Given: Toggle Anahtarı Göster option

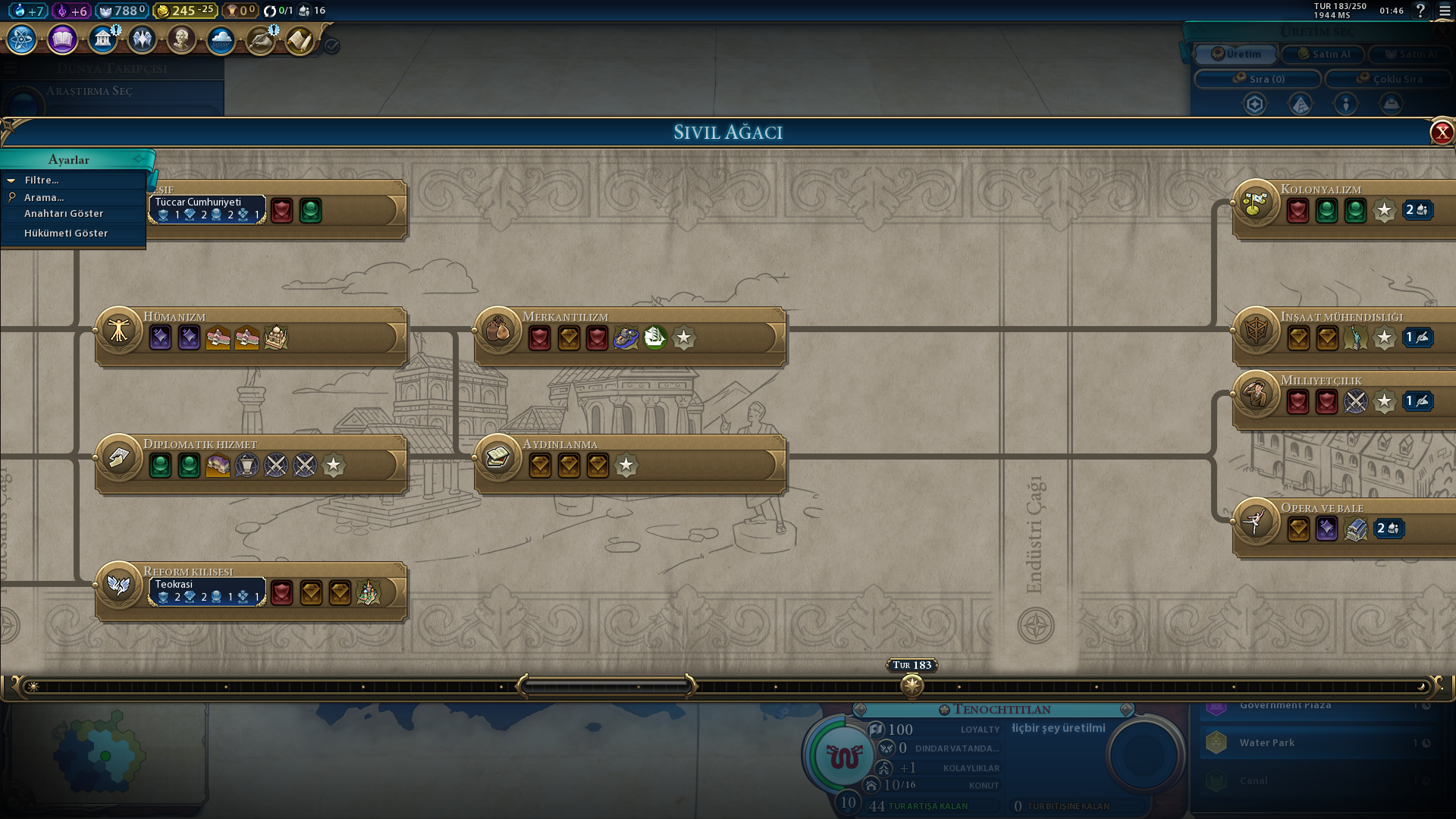Looking at the screenshot, I should click(x=64, y=214).
